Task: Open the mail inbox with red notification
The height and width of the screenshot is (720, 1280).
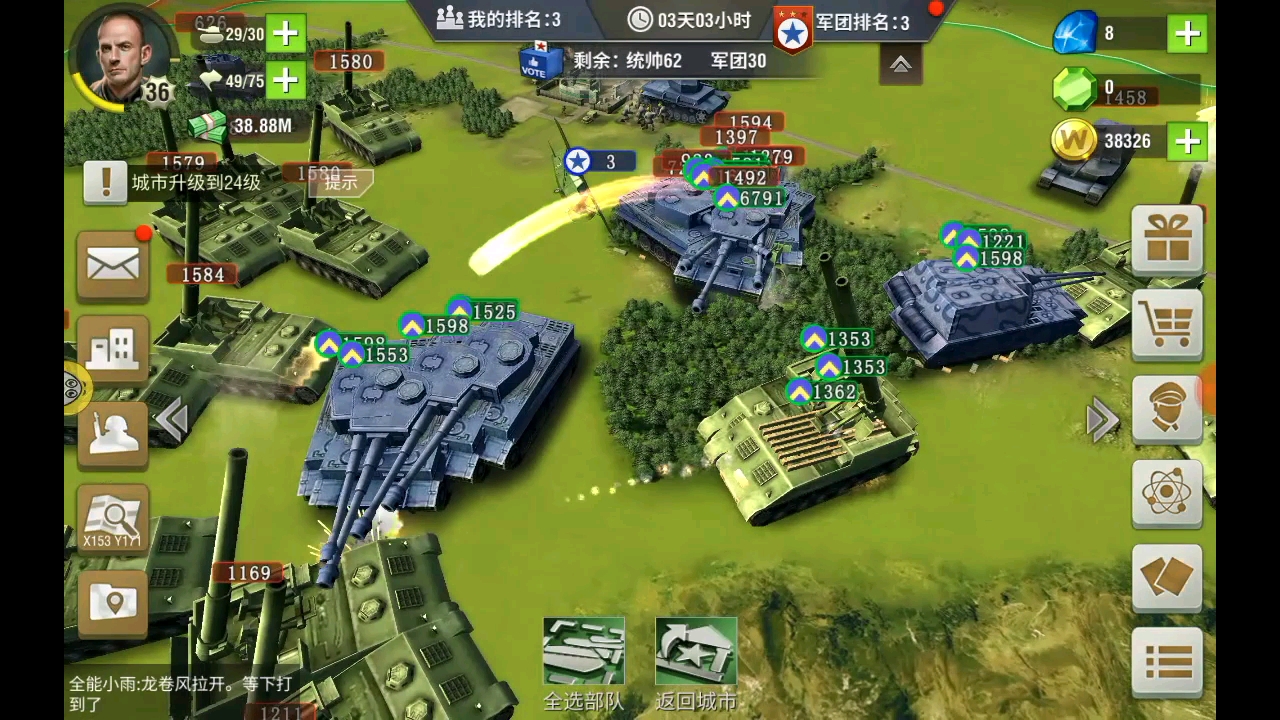Action: [x=113, y=265]
